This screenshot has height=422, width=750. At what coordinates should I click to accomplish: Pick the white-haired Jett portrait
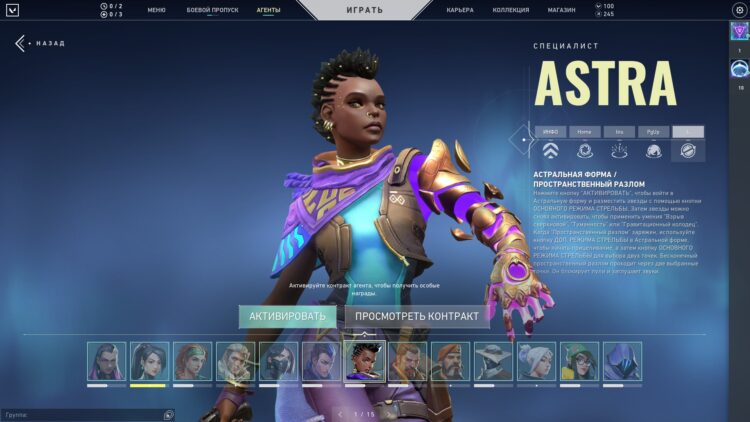click(x=536, y=362)
